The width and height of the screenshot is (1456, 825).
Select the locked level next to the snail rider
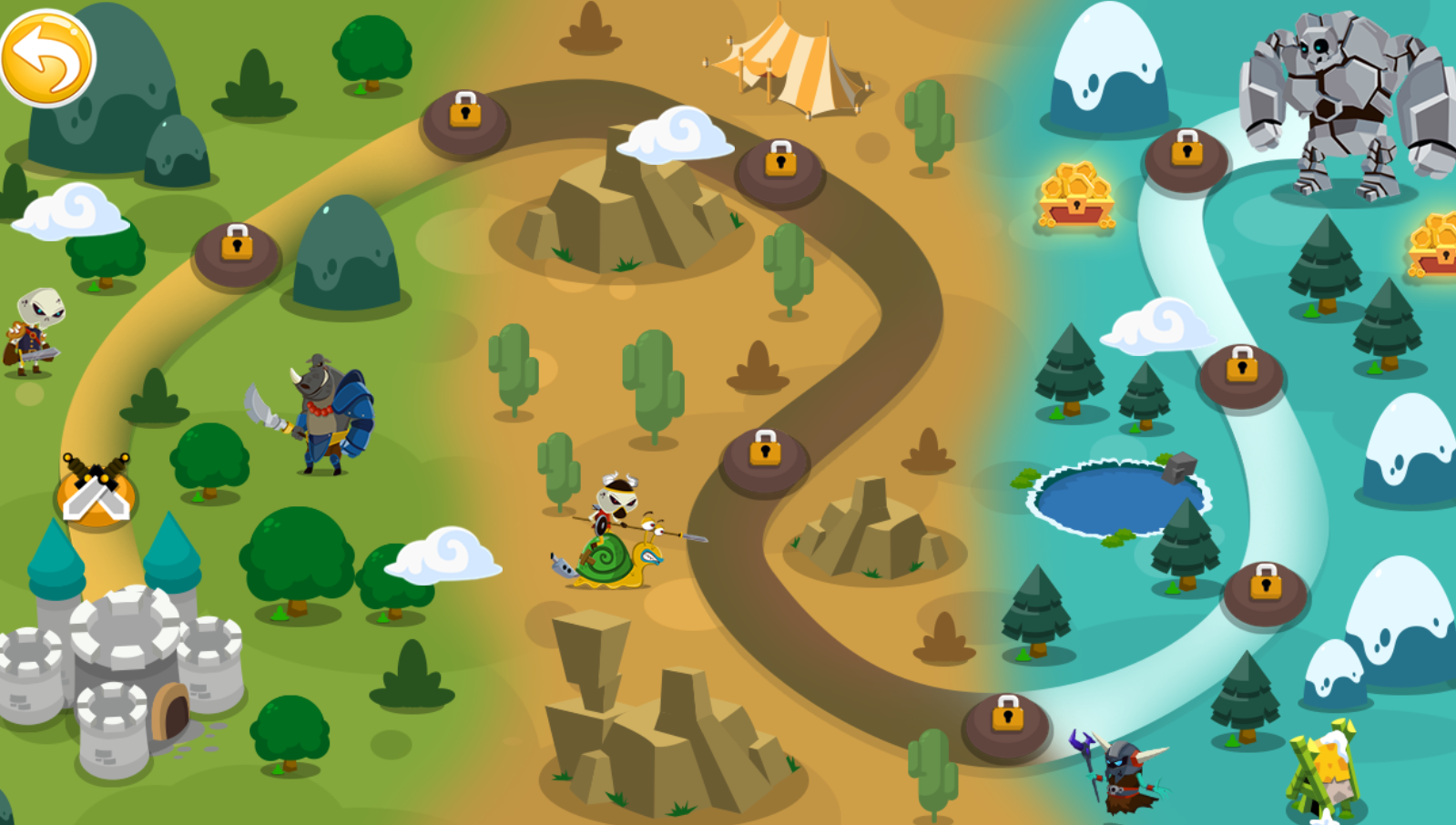(x=765, y=456)
